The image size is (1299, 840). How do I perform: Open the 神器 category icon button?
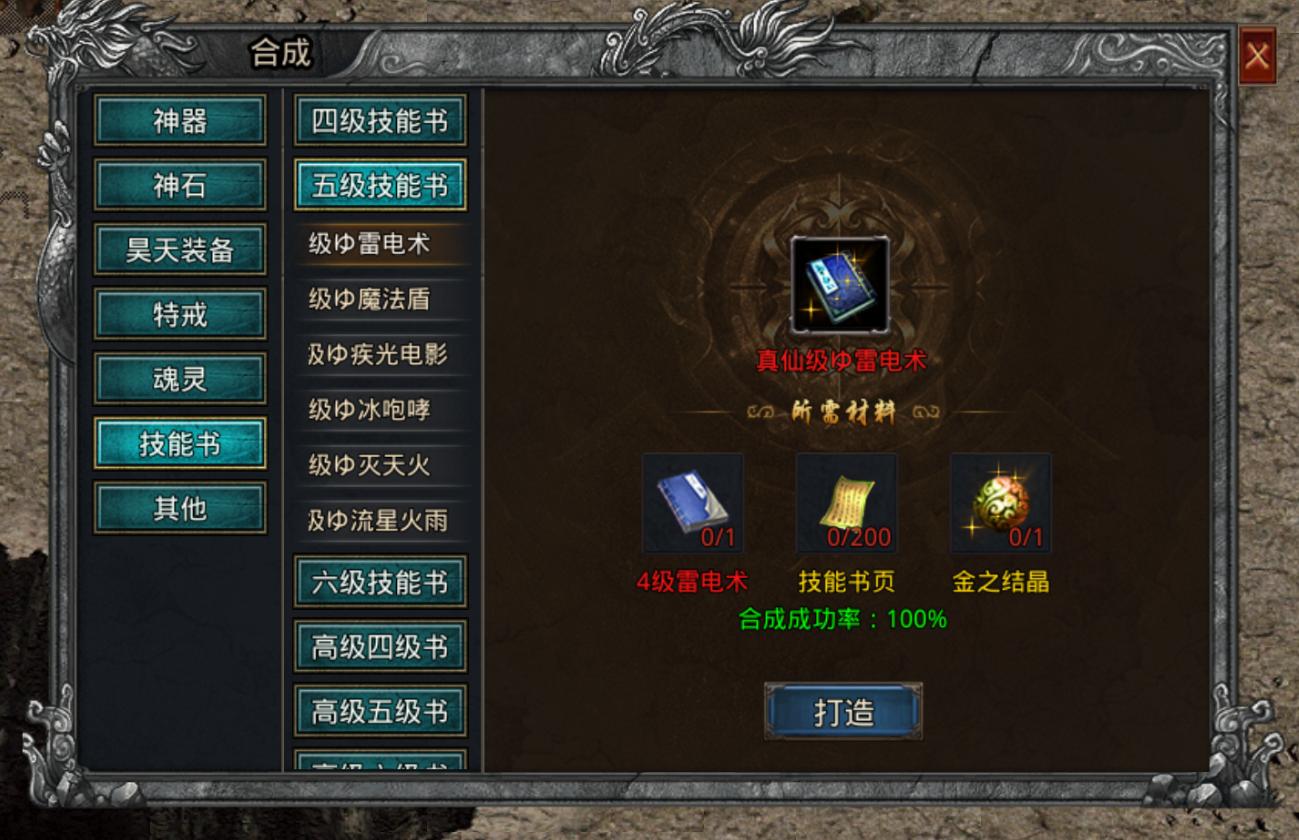180,122
